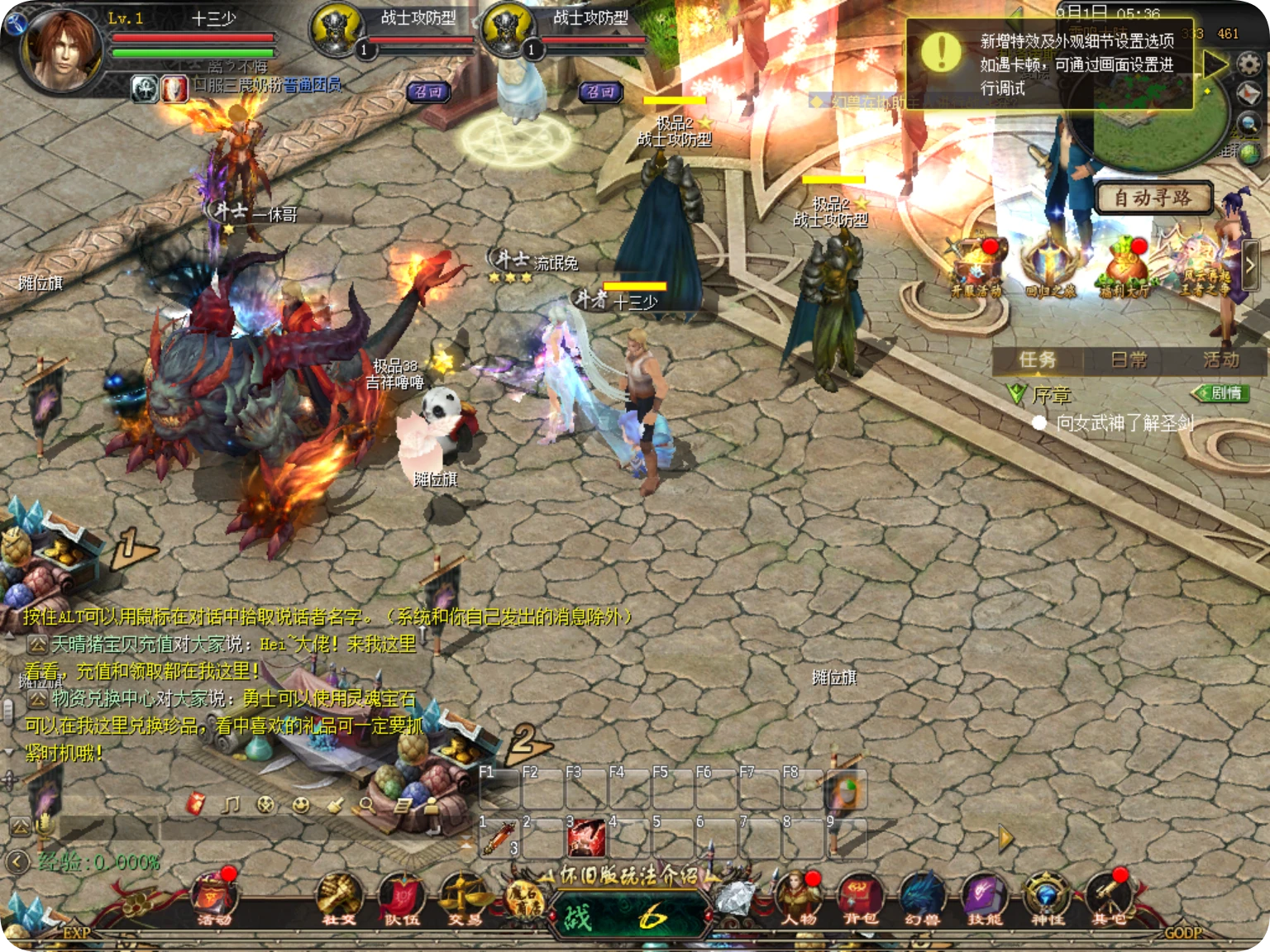Viewport: 1270px width, 952px height.
Task: Open the 回归之旅 event icon
Action: click(1050, 266)
